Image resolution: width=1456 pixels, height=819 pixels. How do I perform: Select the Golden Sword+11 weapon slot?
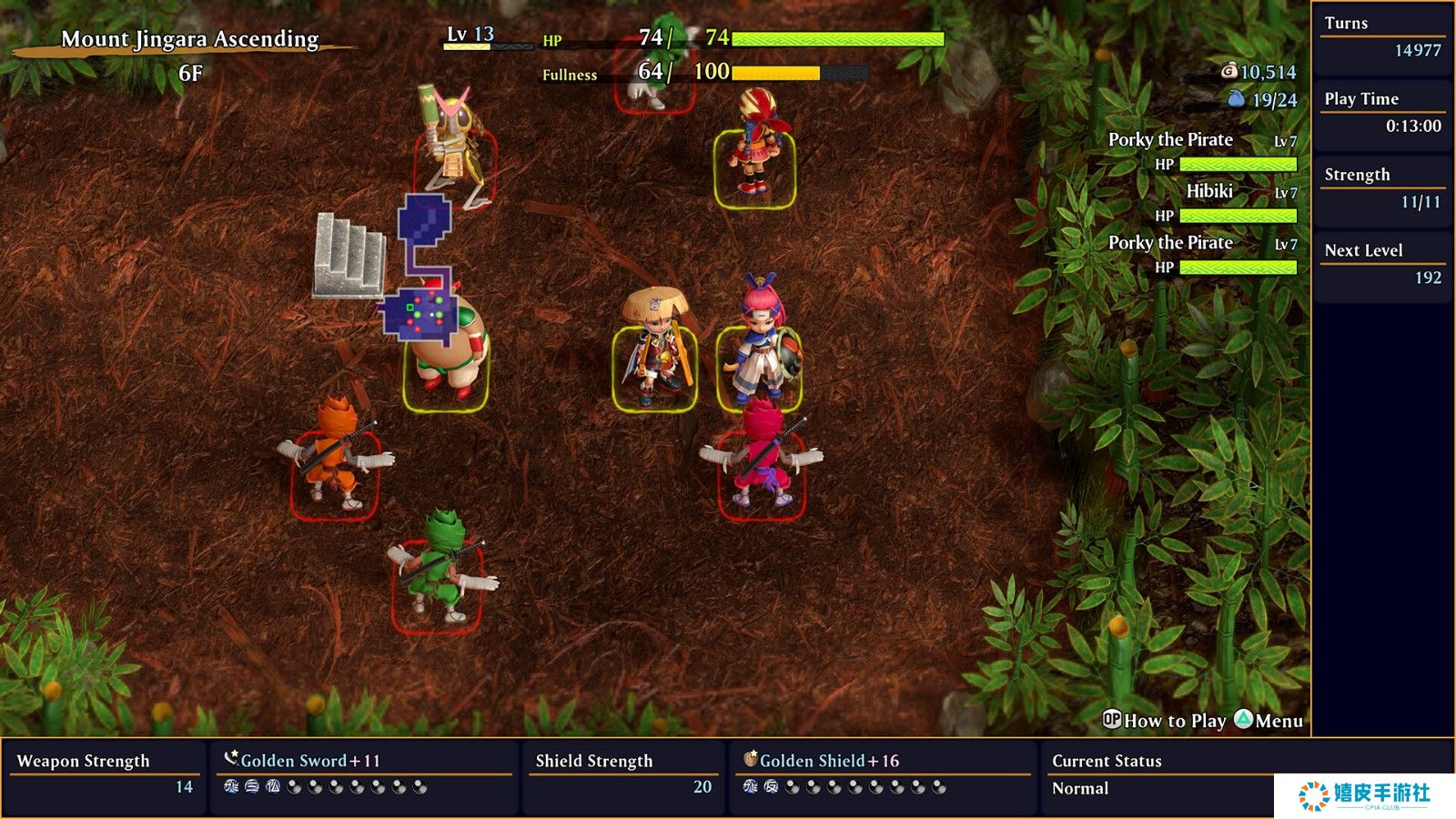309,761
